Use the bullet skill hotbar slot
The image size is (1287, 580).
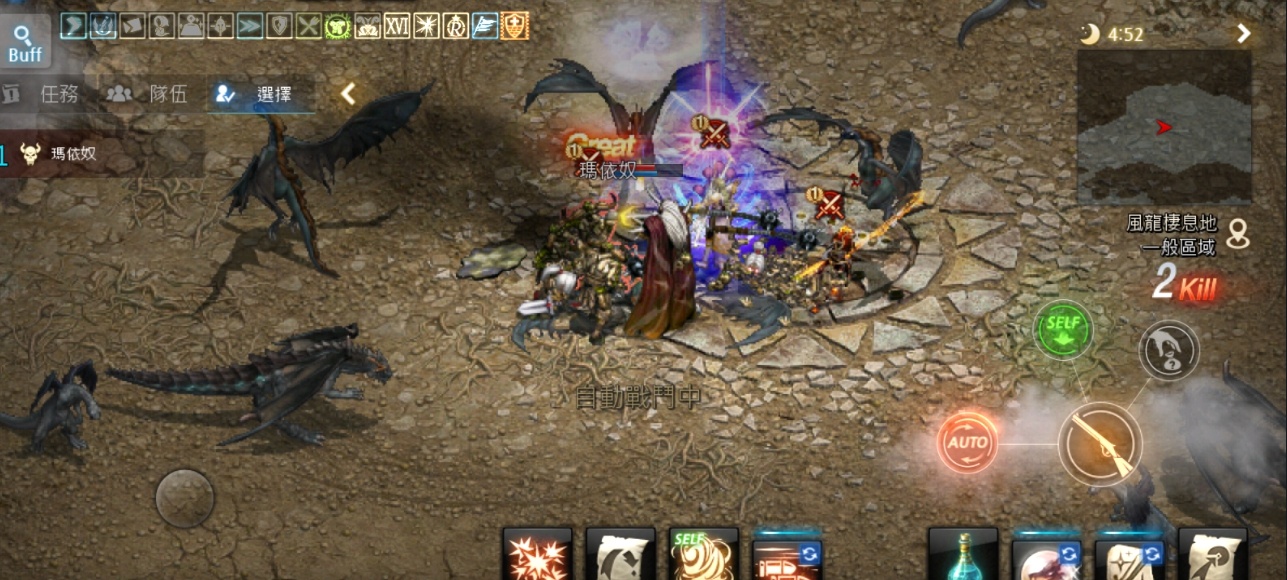click(x=786, y=556)
